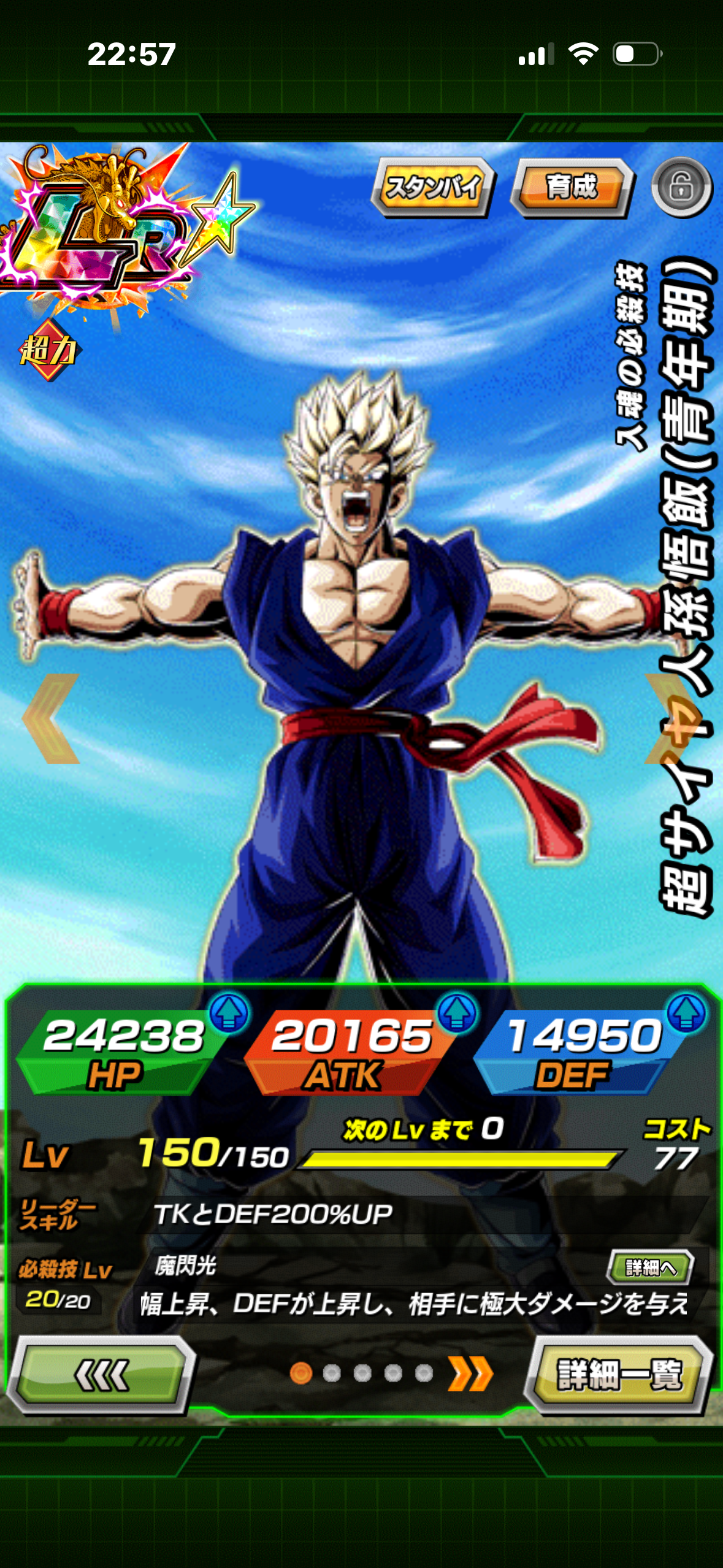Show previous character with left arrow
Viewport: 723px width, 1568px height.
pyautogui.click(x=52, y=718)
